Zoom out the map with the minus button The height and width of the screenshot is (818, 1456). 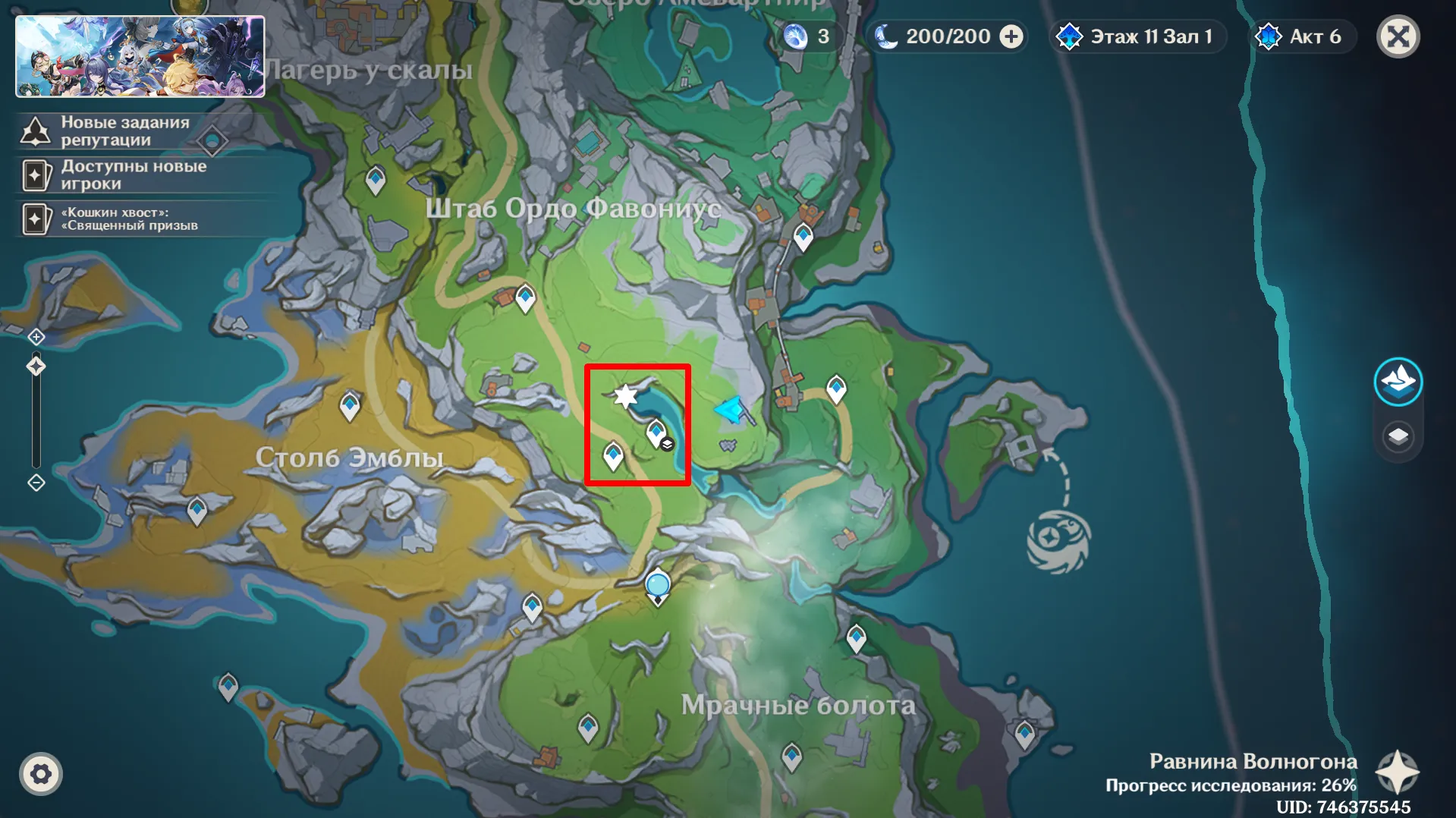point(36,483)
